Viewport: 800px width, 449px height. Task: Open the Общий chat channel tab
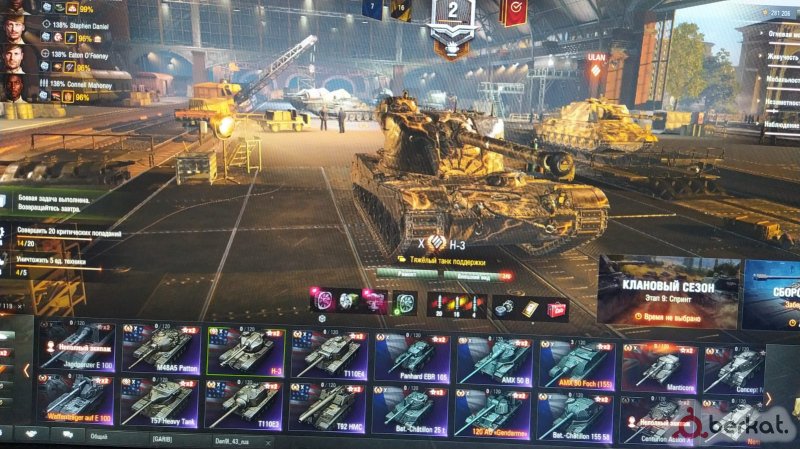click(100, 436)
